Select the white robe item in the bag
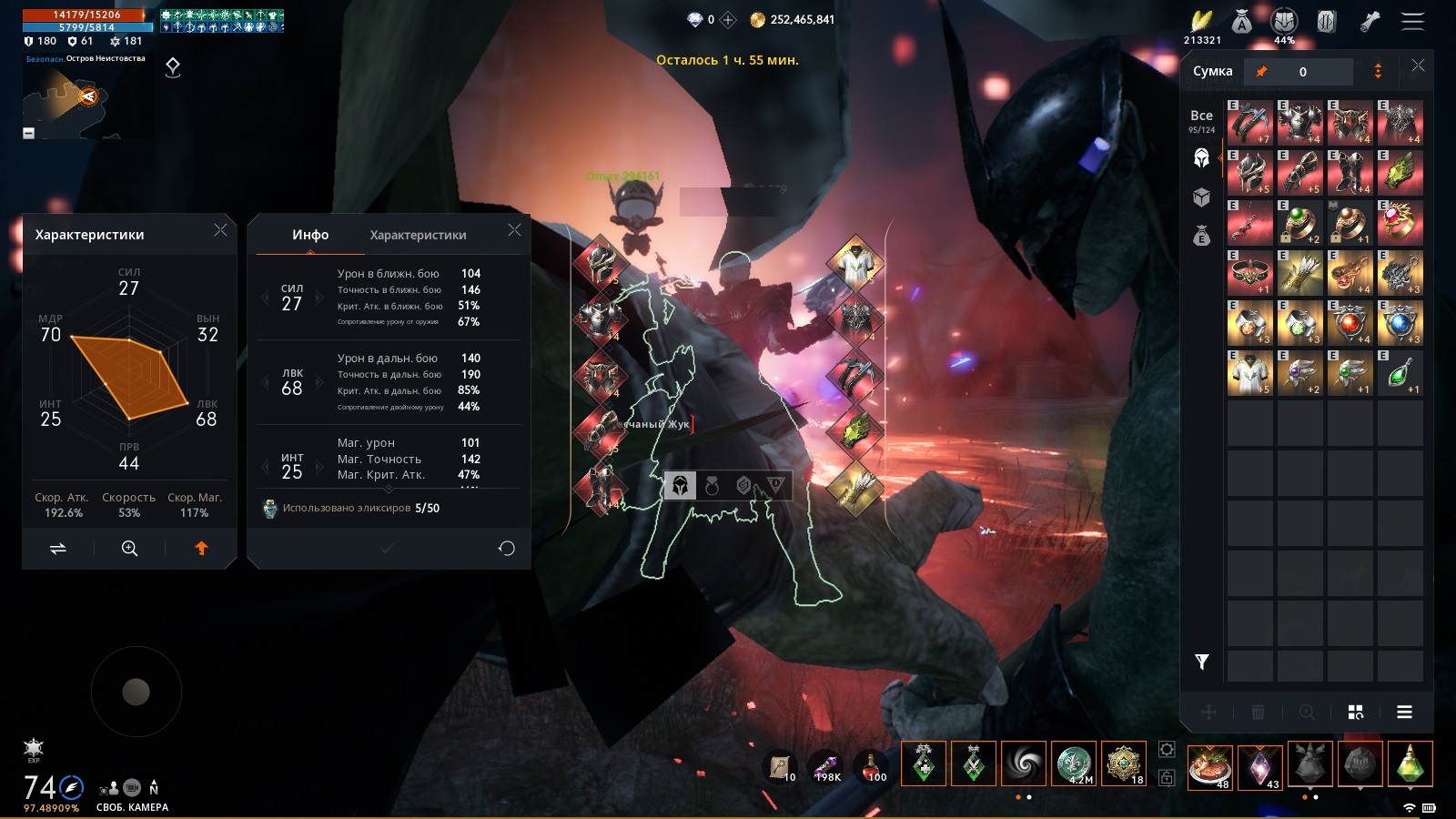The image size is (1456, 819). click(1250, 373)
